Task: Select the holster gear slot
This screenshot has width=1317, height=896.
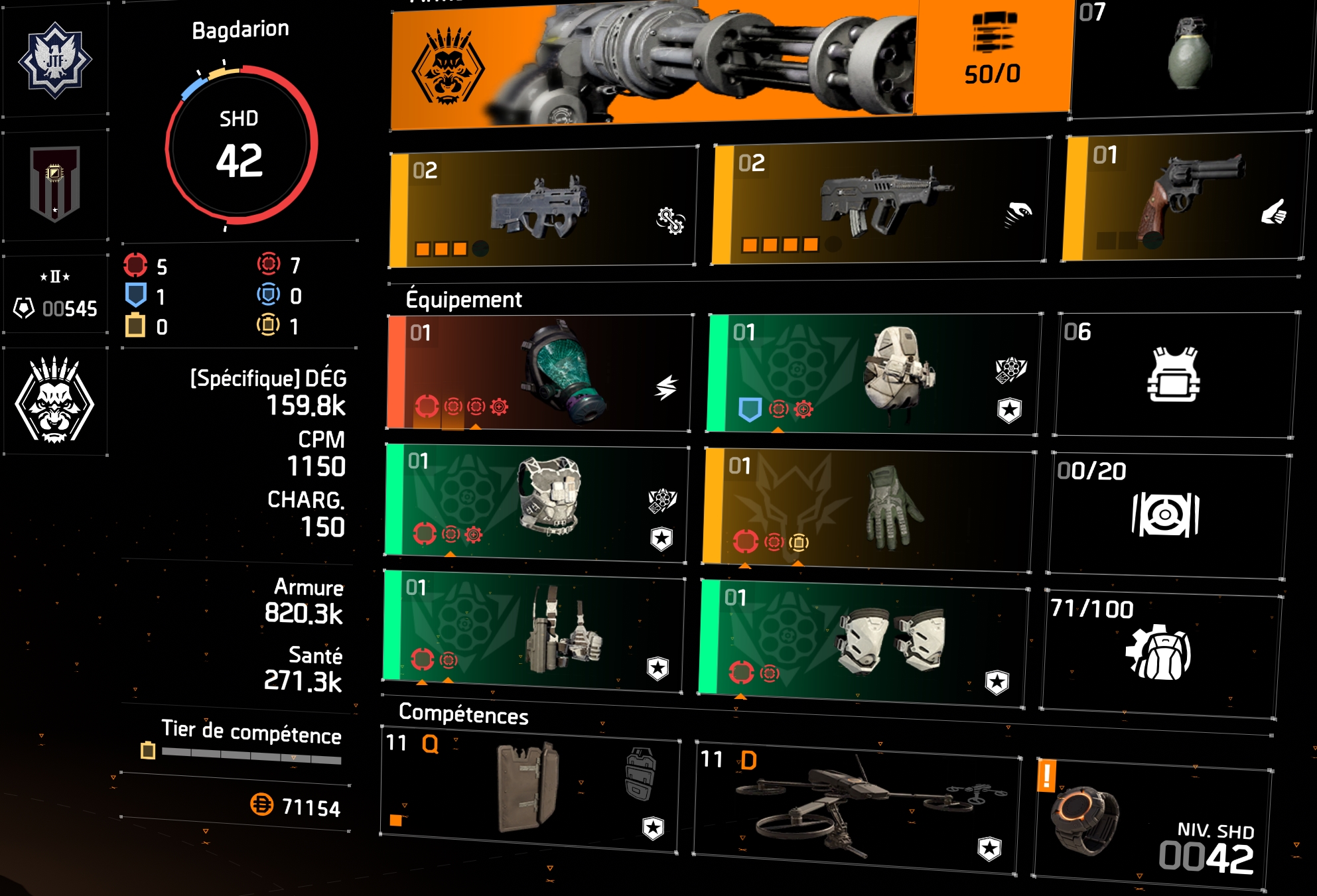Action: [x=533, y=630]
